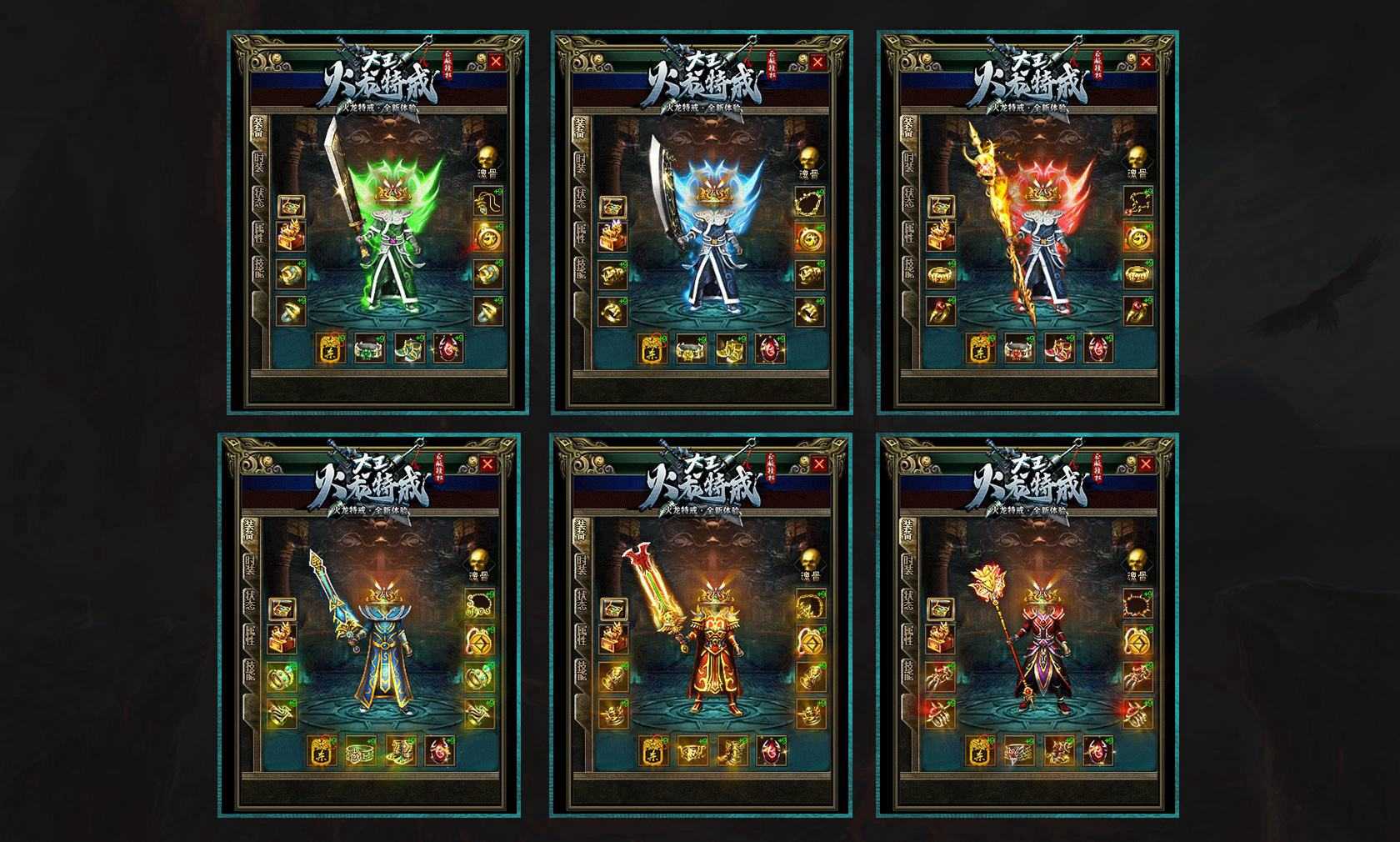Click the belt slot in red-flame dragon-staff panel
The height and width of the screenshot is (842, 1400).
pos(1019,348)
